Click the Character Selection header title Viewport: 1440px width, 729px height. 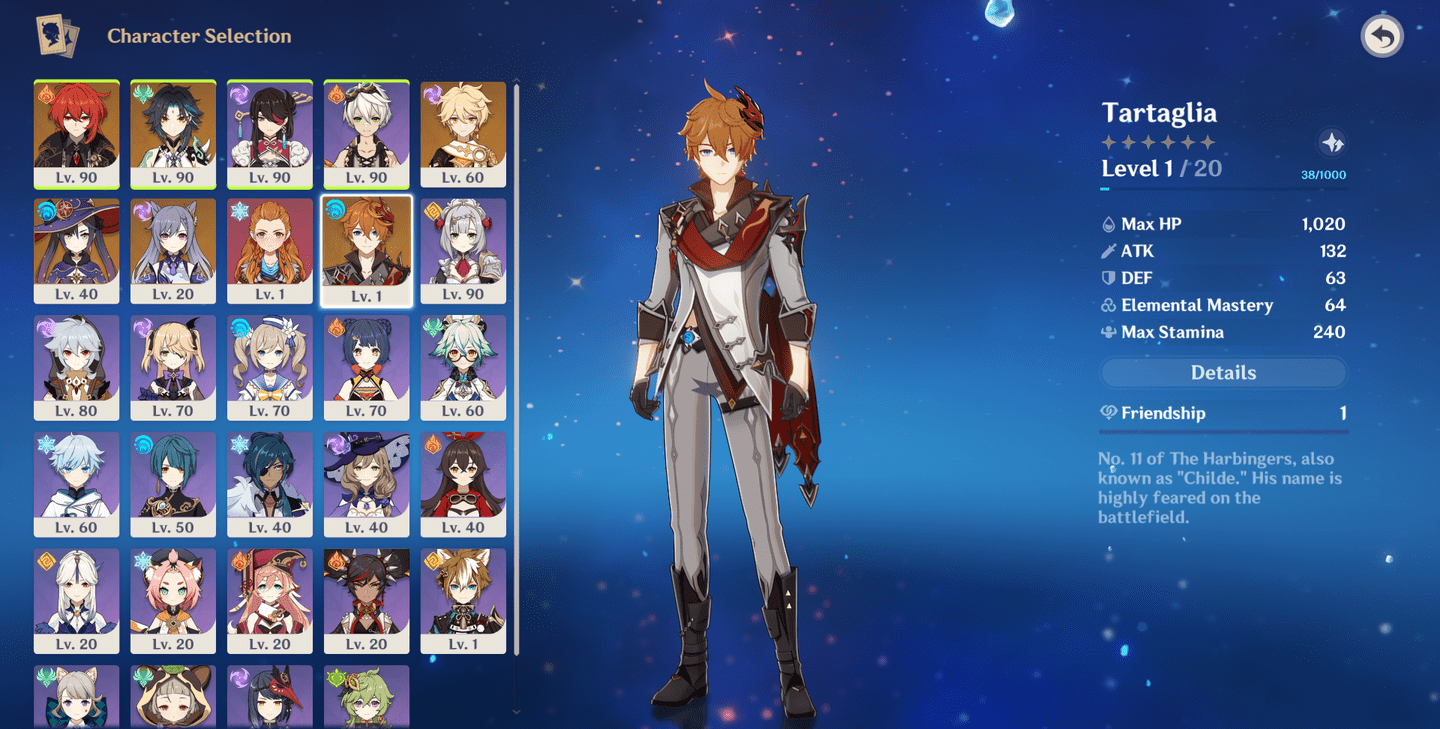(200, 36)
